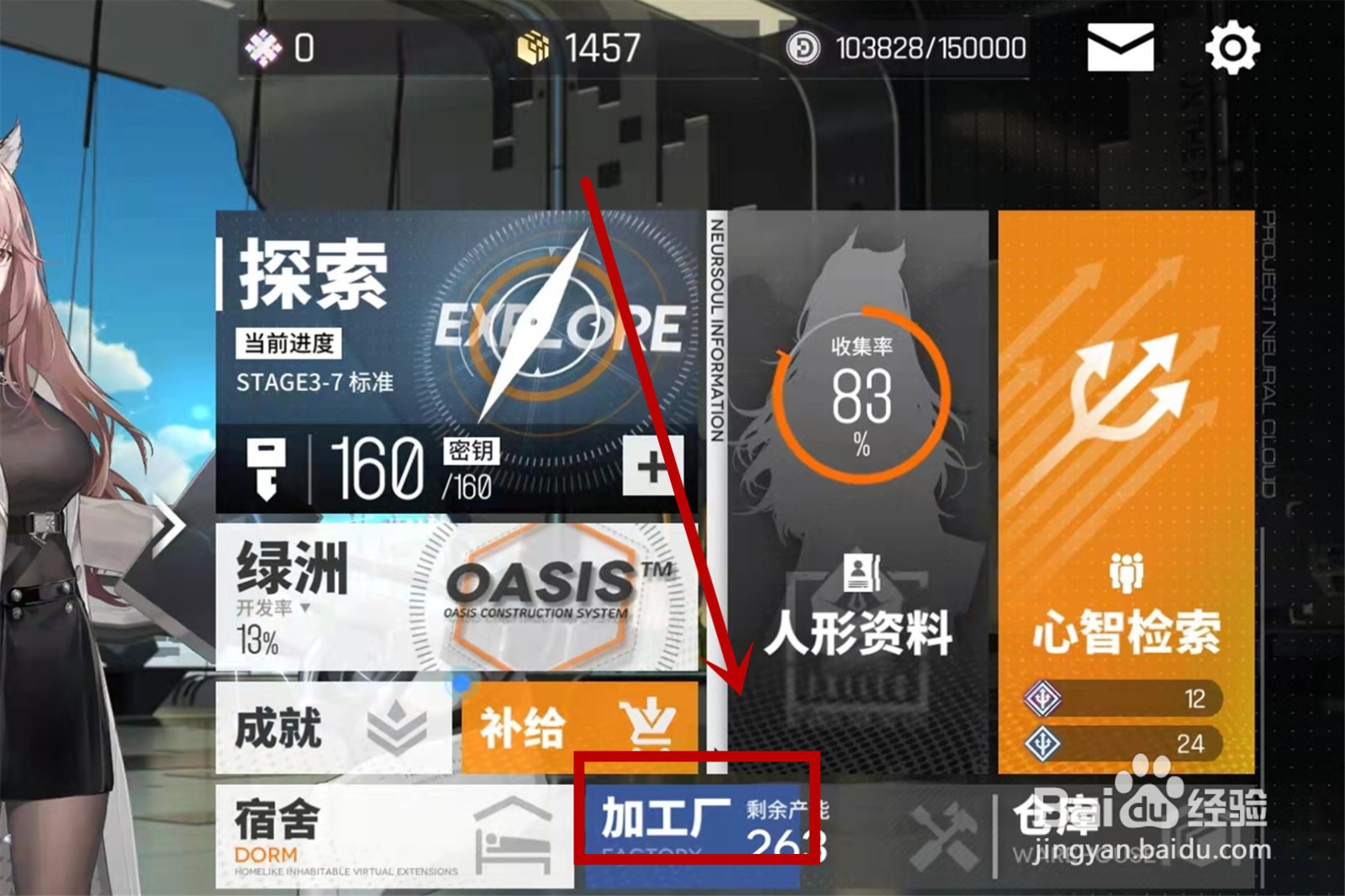Open the settings gear icon
The height and width of the screenshot is (896, 1345).
[x=1231, y=49]
